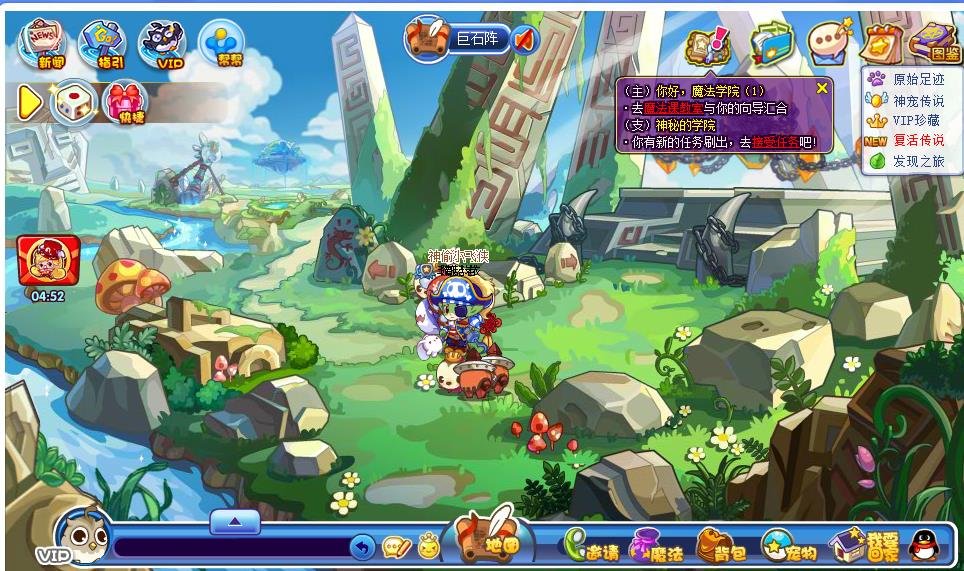Click the 帮帮 blue helper icon

pos(221,44)
